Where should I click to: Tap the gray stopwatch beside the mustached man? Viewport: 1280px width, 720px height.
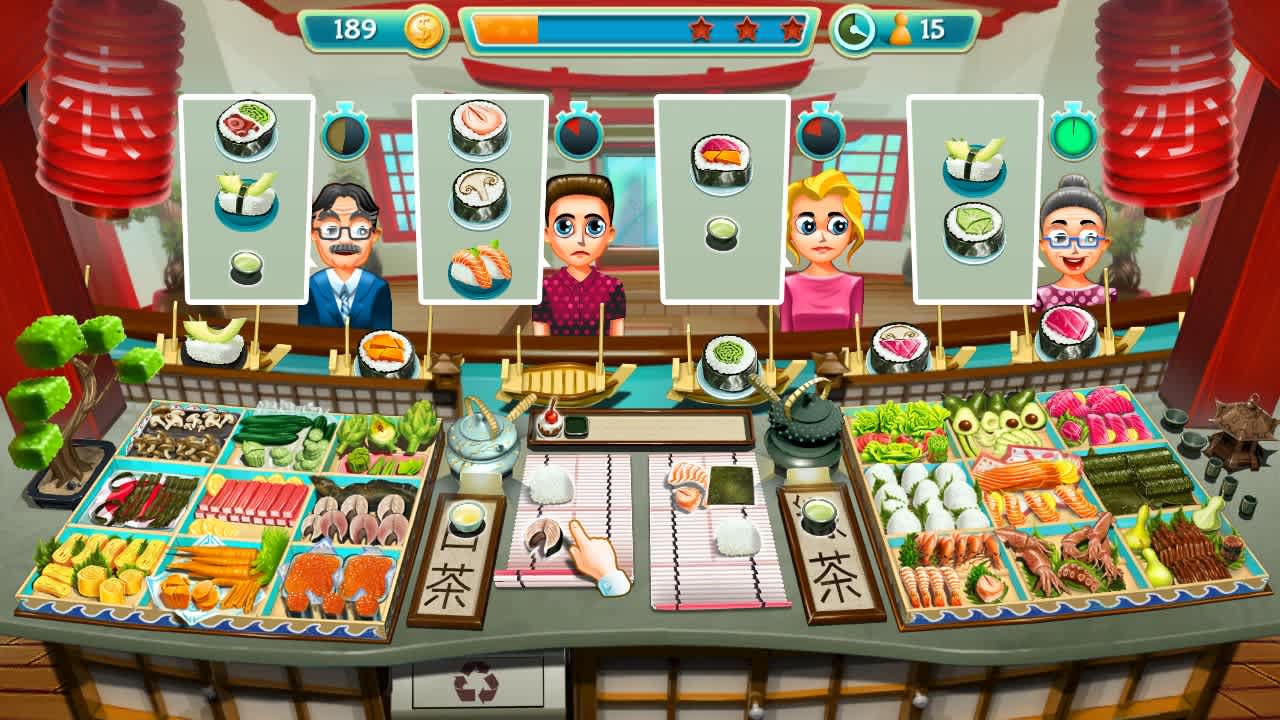tap(345, 135)
